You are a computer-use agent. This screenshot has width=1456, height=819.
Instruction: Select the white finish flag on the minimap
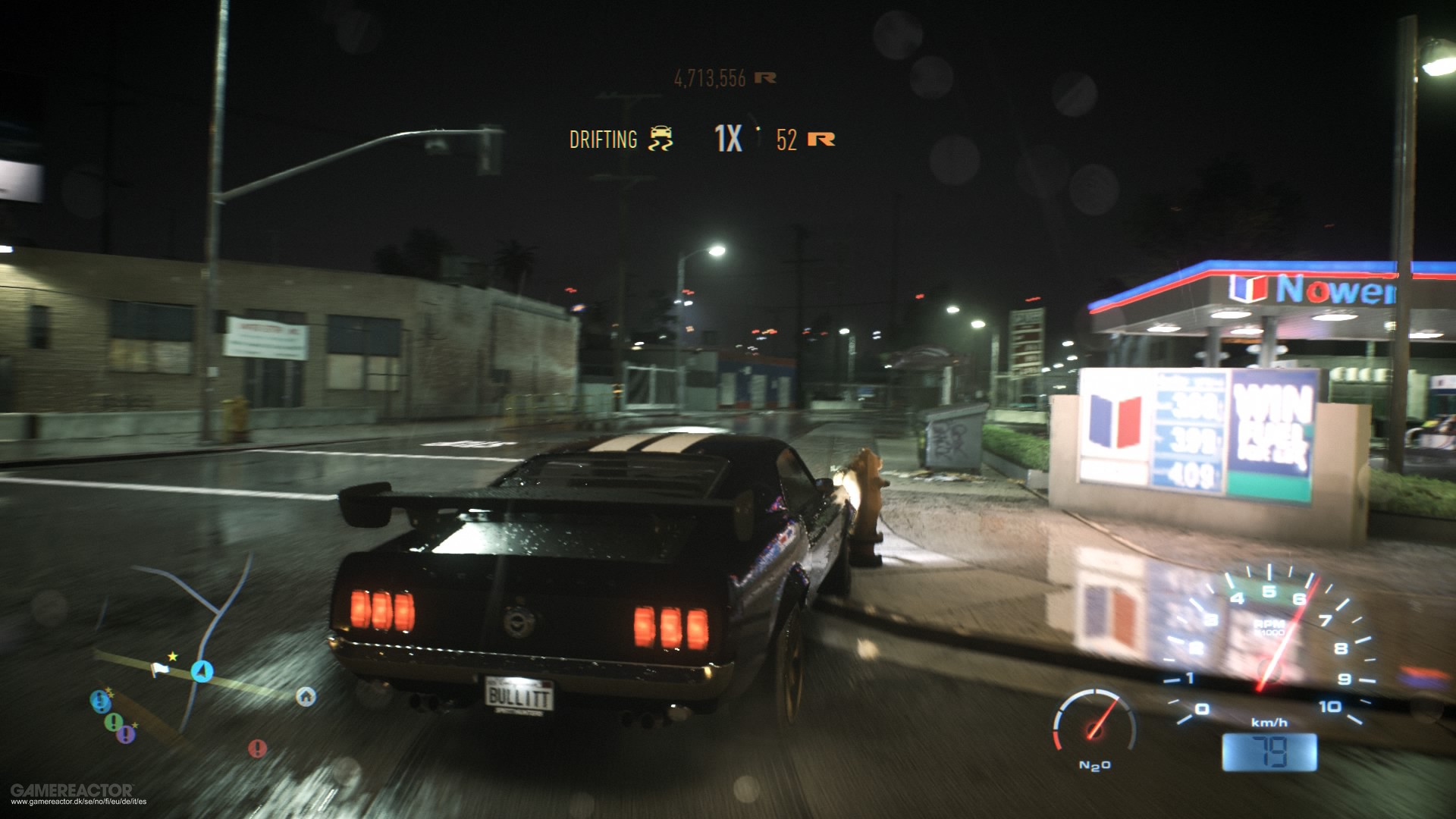point(160,670)
